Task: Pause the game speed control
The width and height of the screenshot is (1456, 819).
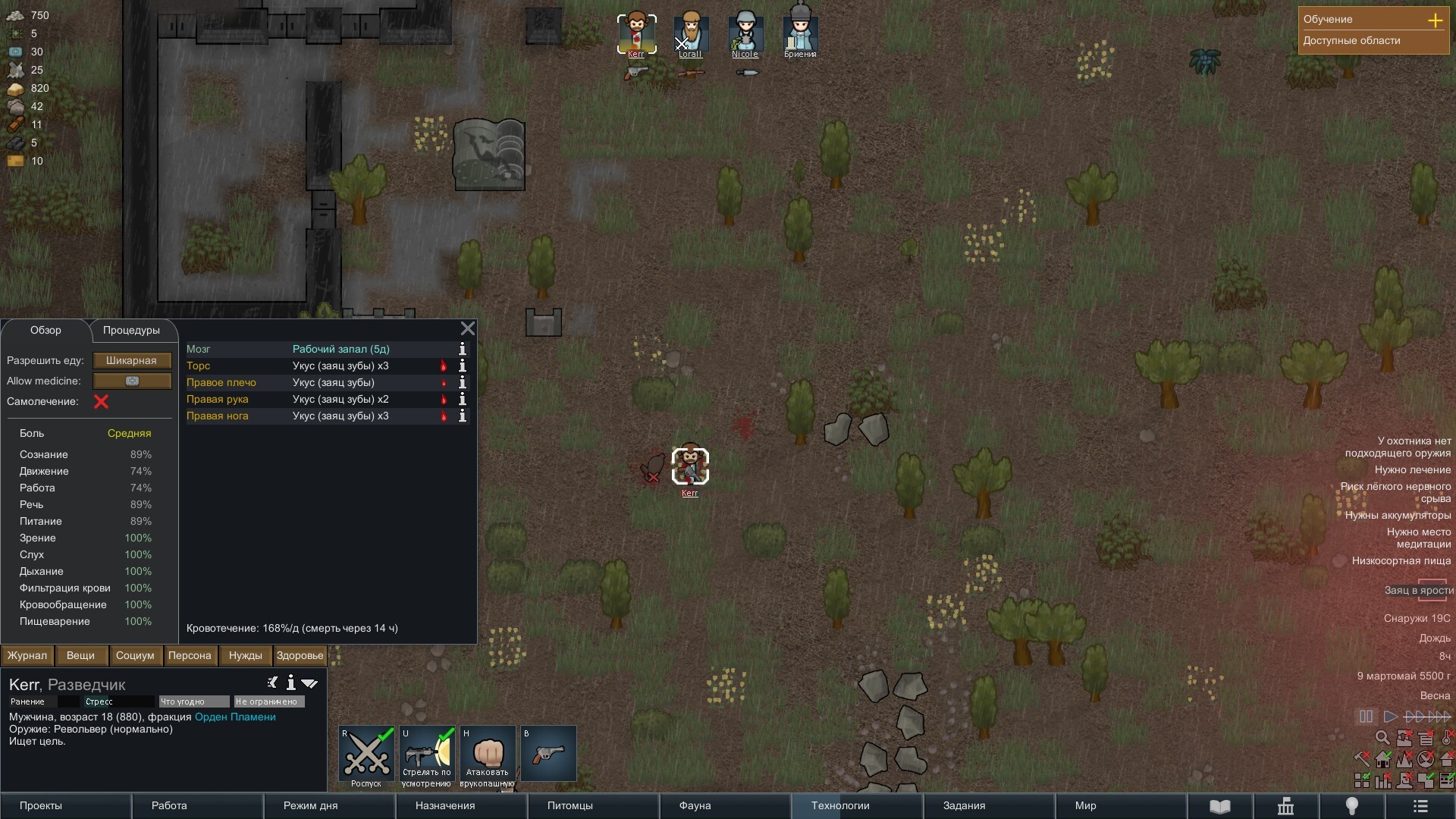Action: [x=1366, y=717]
